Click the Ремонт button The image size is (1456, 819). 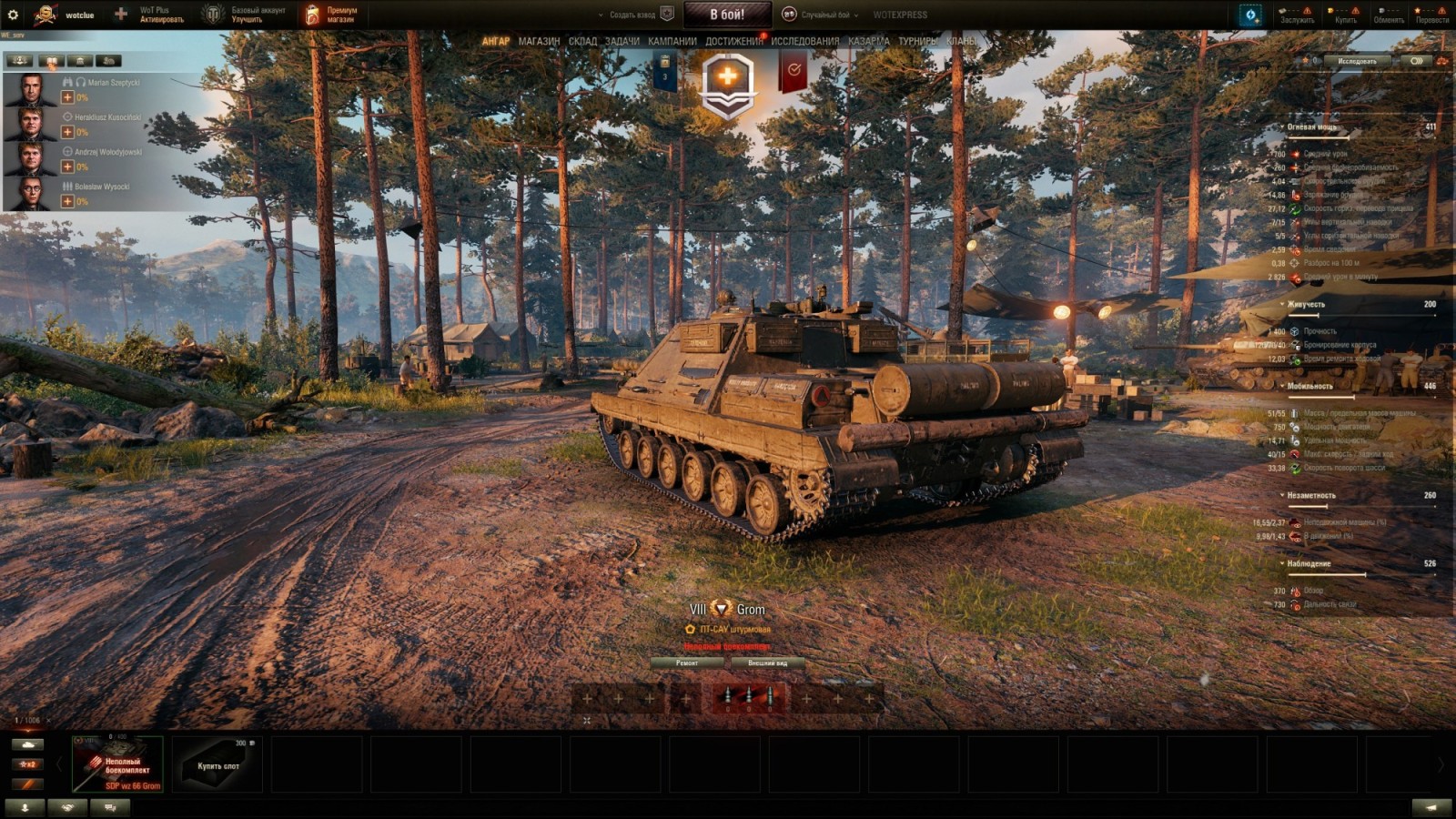(x=687, y=663)
